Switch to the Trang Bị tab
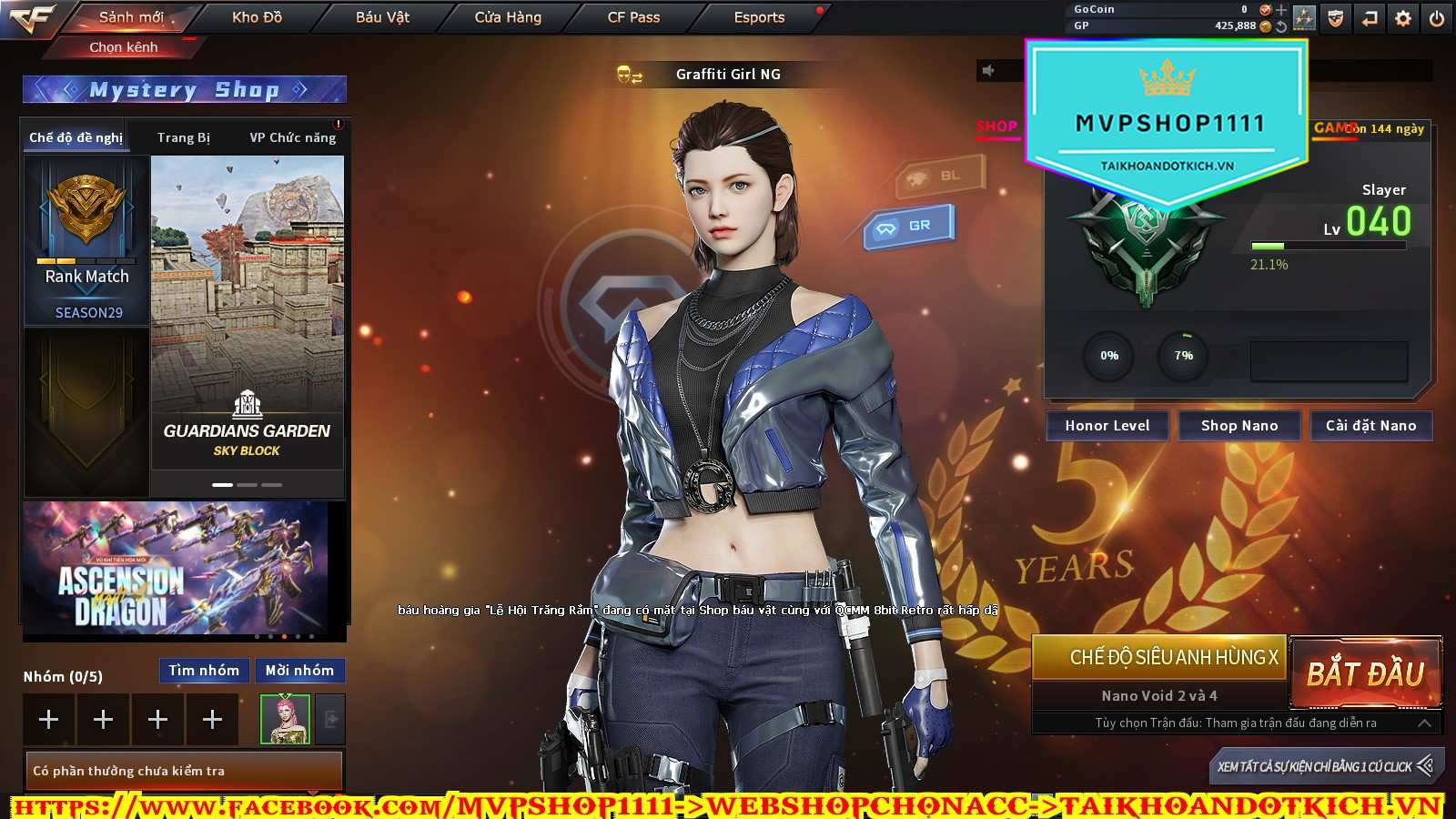This screenshot has height=819, width=1456. pyautogui.click(x=183, y=137)
